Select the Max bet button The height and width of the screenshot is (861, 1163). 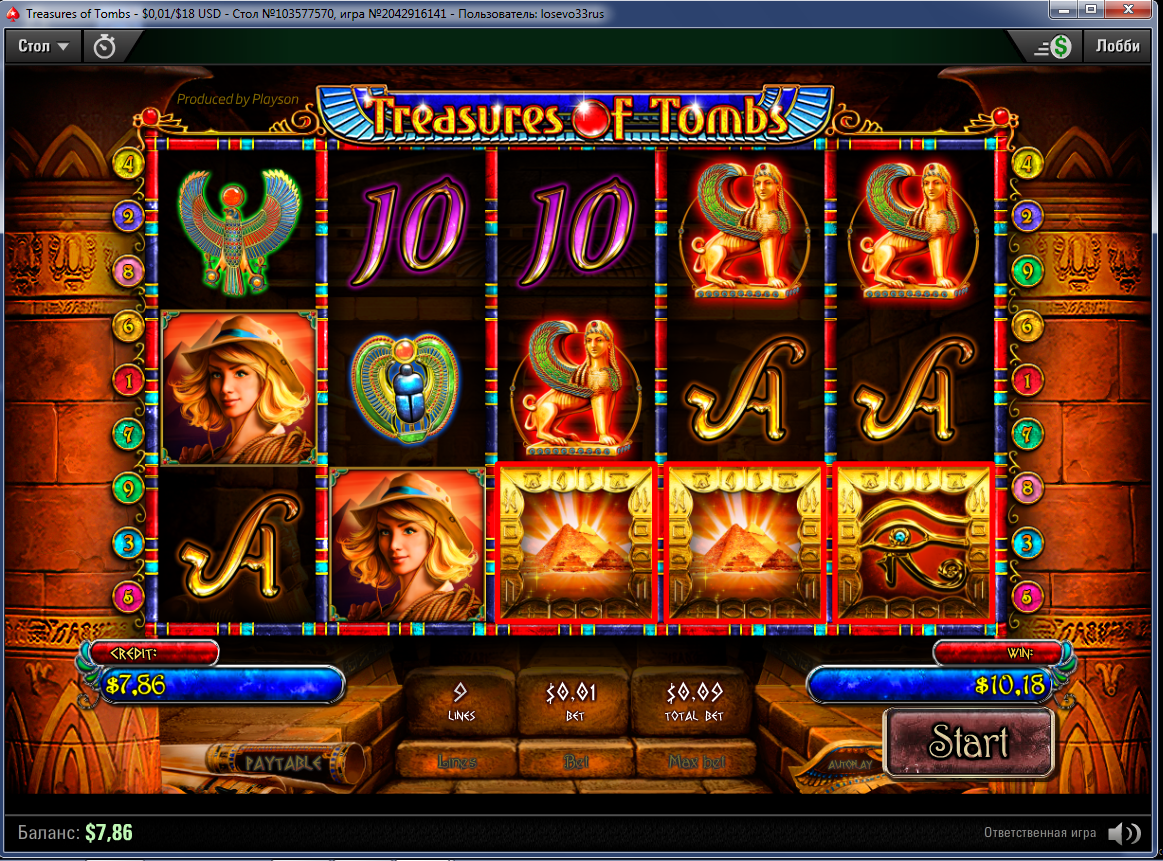click(697, 762)
